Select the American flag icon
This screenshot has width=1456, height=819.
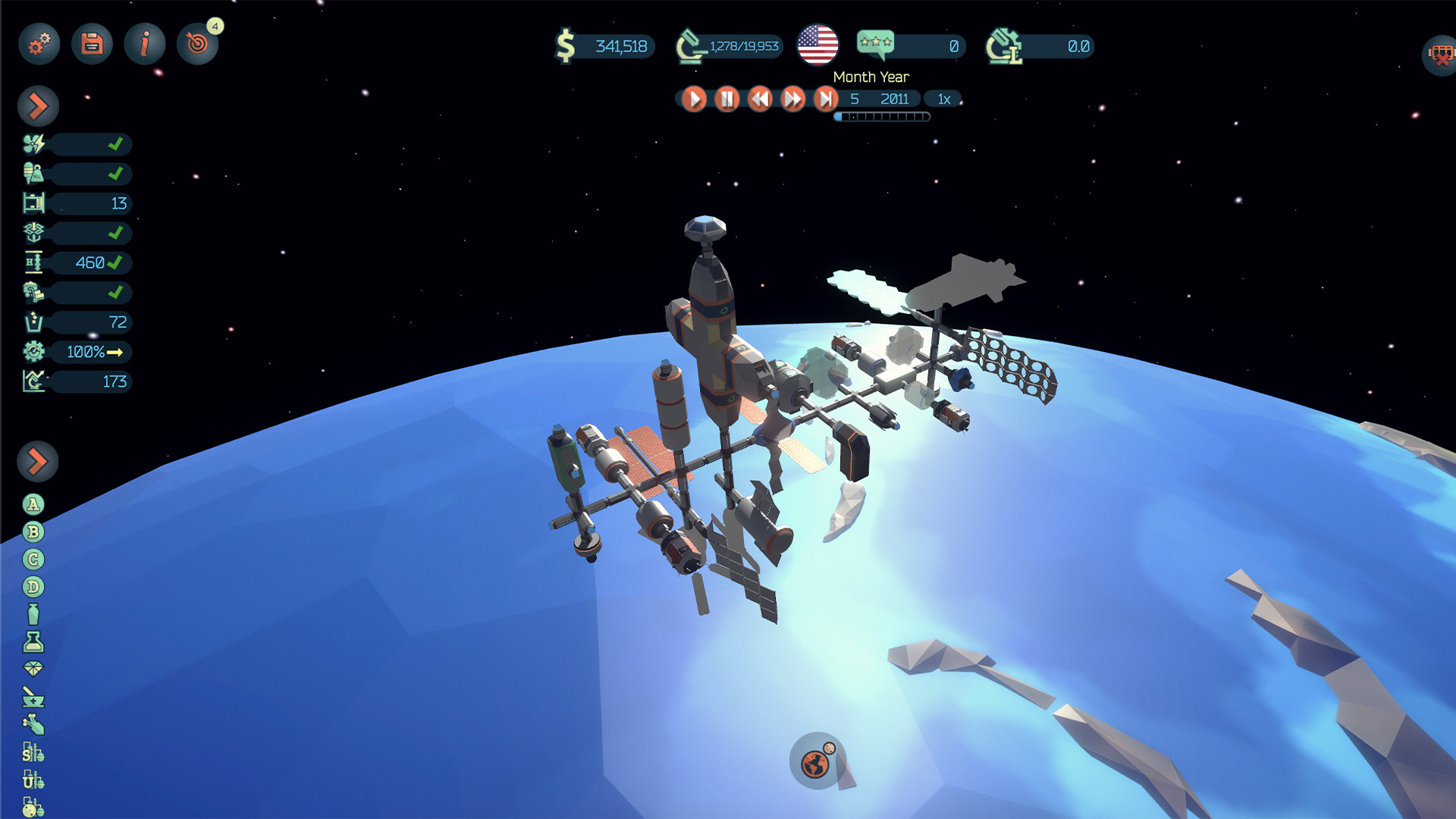pos(817,45)
